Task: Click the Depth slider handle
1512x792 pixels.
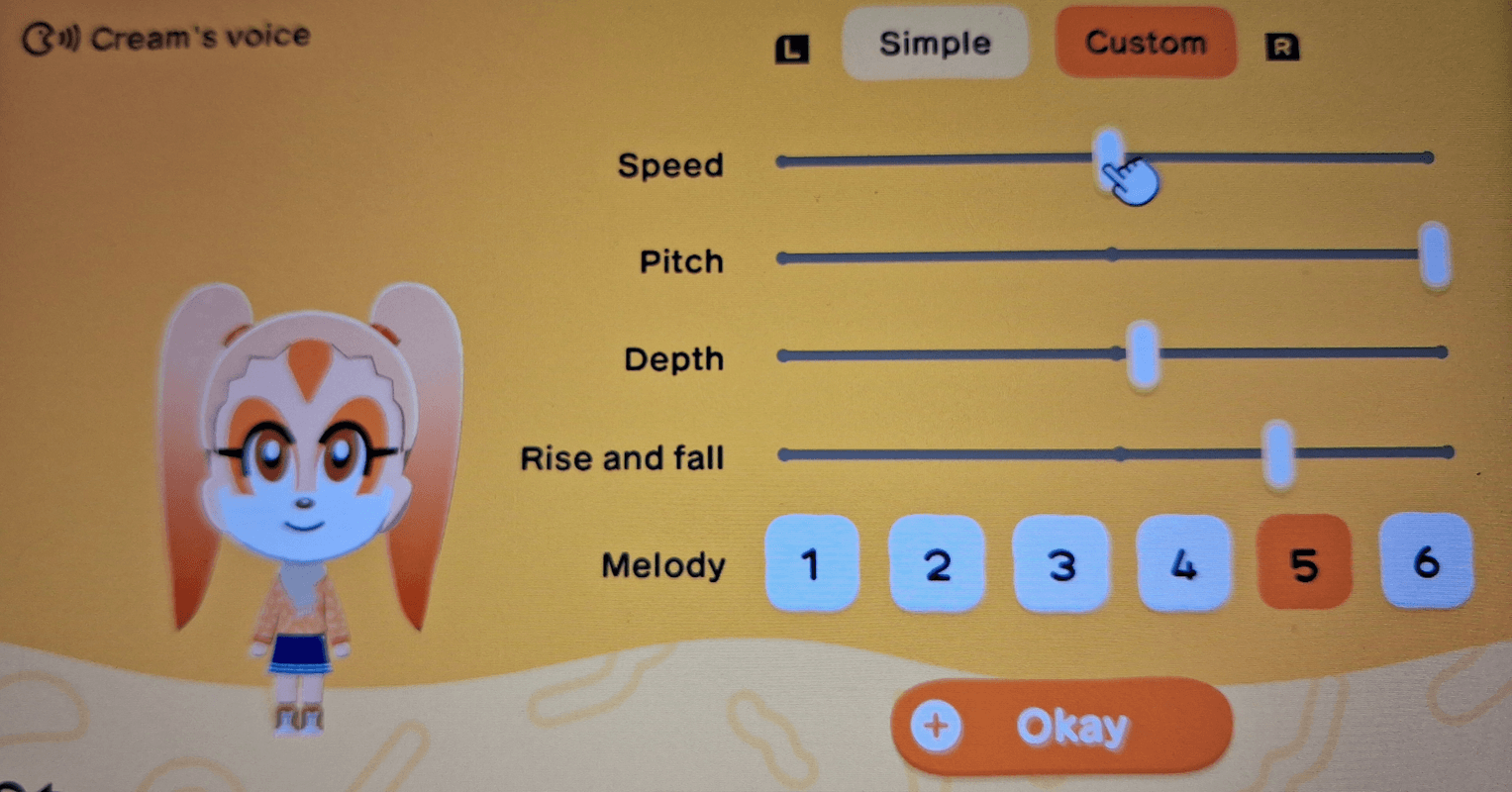Action: (x=1144, y=356)
